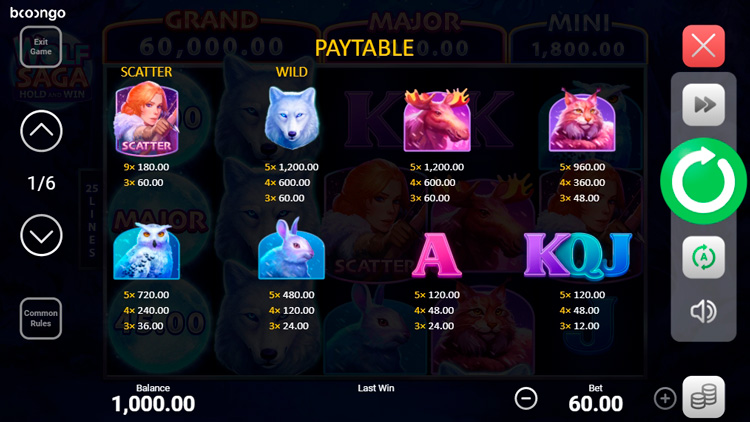Image resolution: width=750 pixels, height=422 pixels.
Task: Increase the bet amount
Action: click(665, 398)
